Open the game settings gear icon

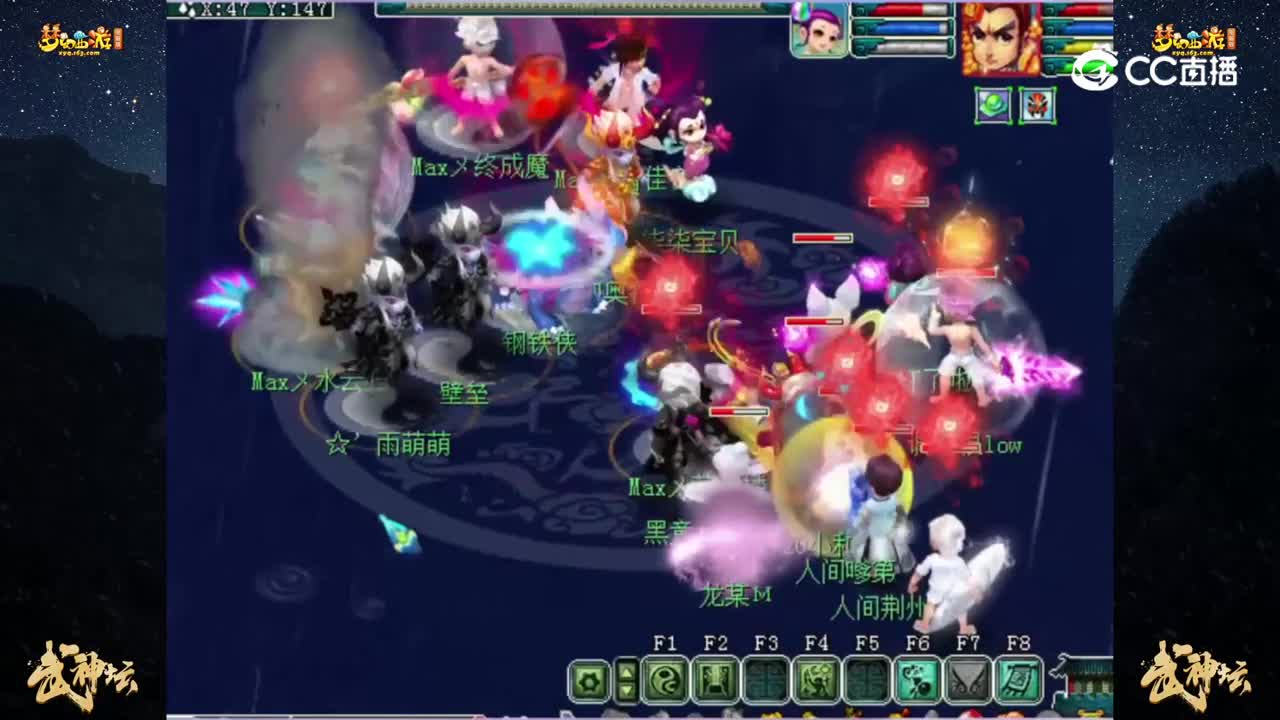(x=587, y=679)
